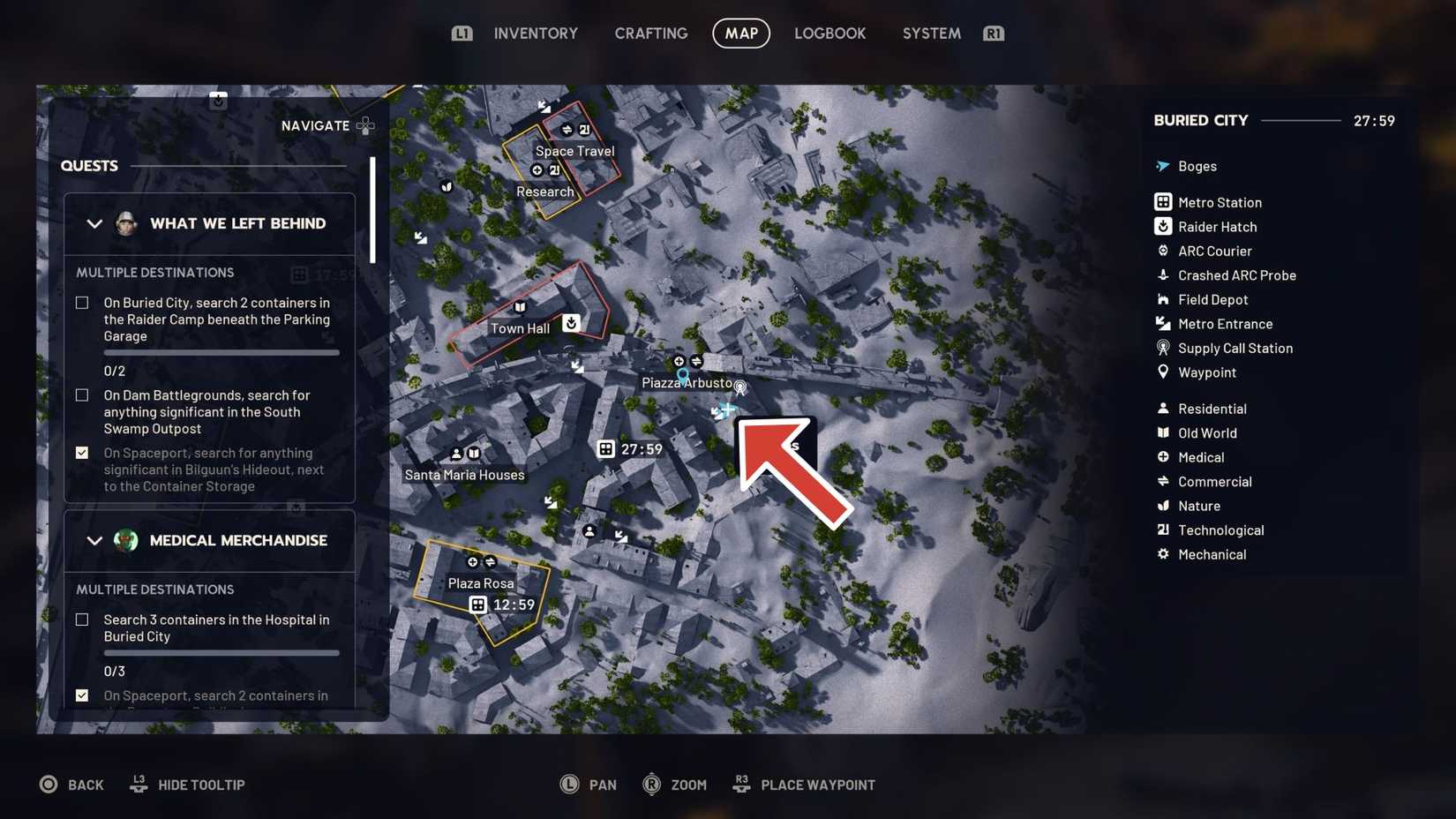Screen dimensions: 1456x819
Task: Click the 0/2 quest progress bar
Action: [221, 352]
